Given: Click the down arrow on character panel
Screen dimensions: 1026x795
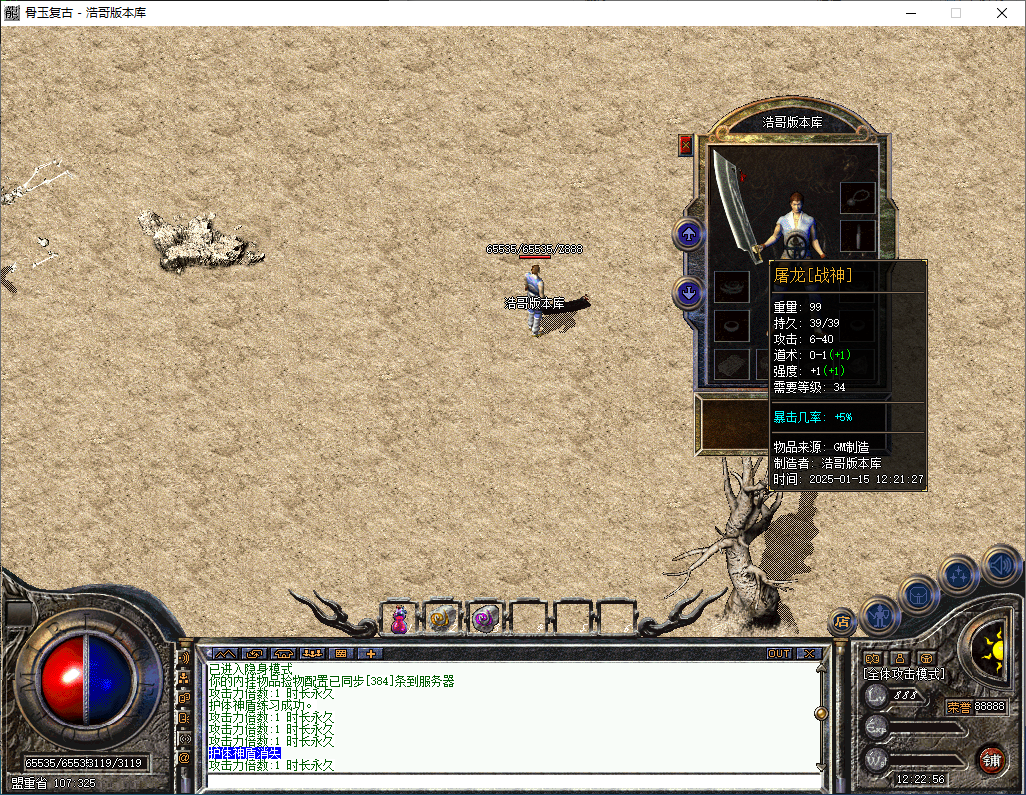Looking at the screenshot, I should tap(688, 293).
